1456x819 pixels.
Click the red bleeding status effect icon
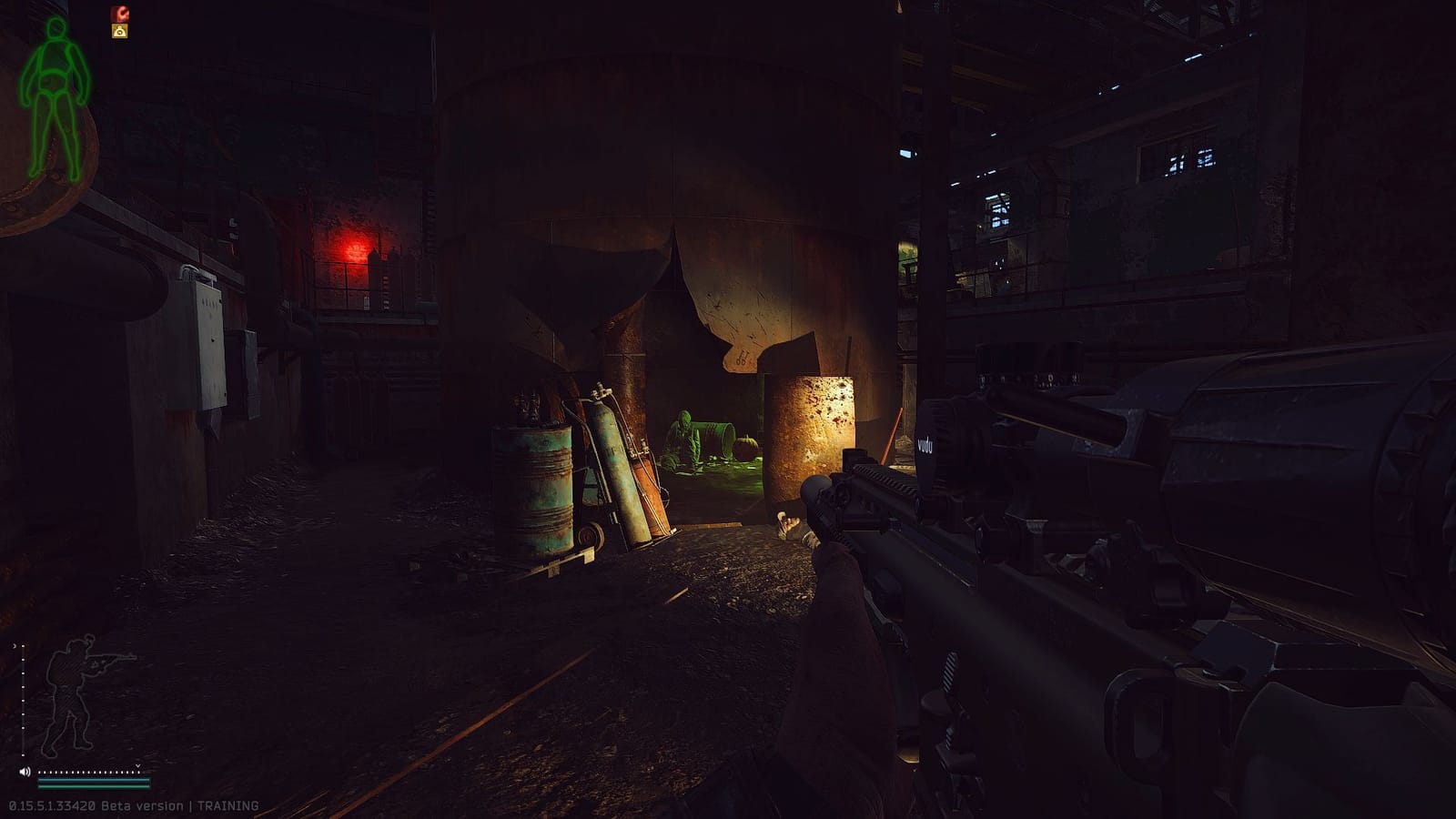click(x=120, y=13)
